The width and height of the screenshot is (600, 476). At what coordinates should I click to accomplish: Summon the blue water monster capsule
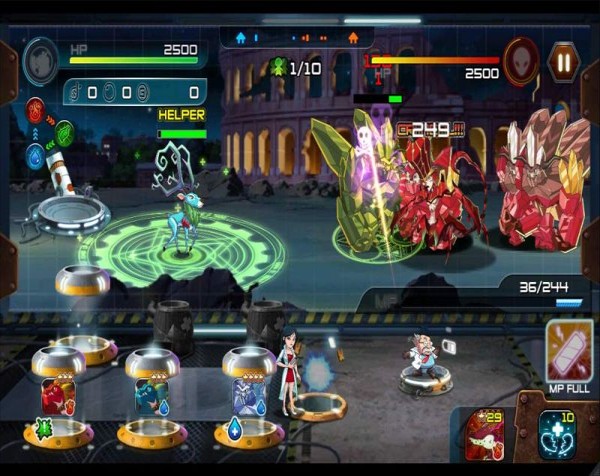coord(248,397)
